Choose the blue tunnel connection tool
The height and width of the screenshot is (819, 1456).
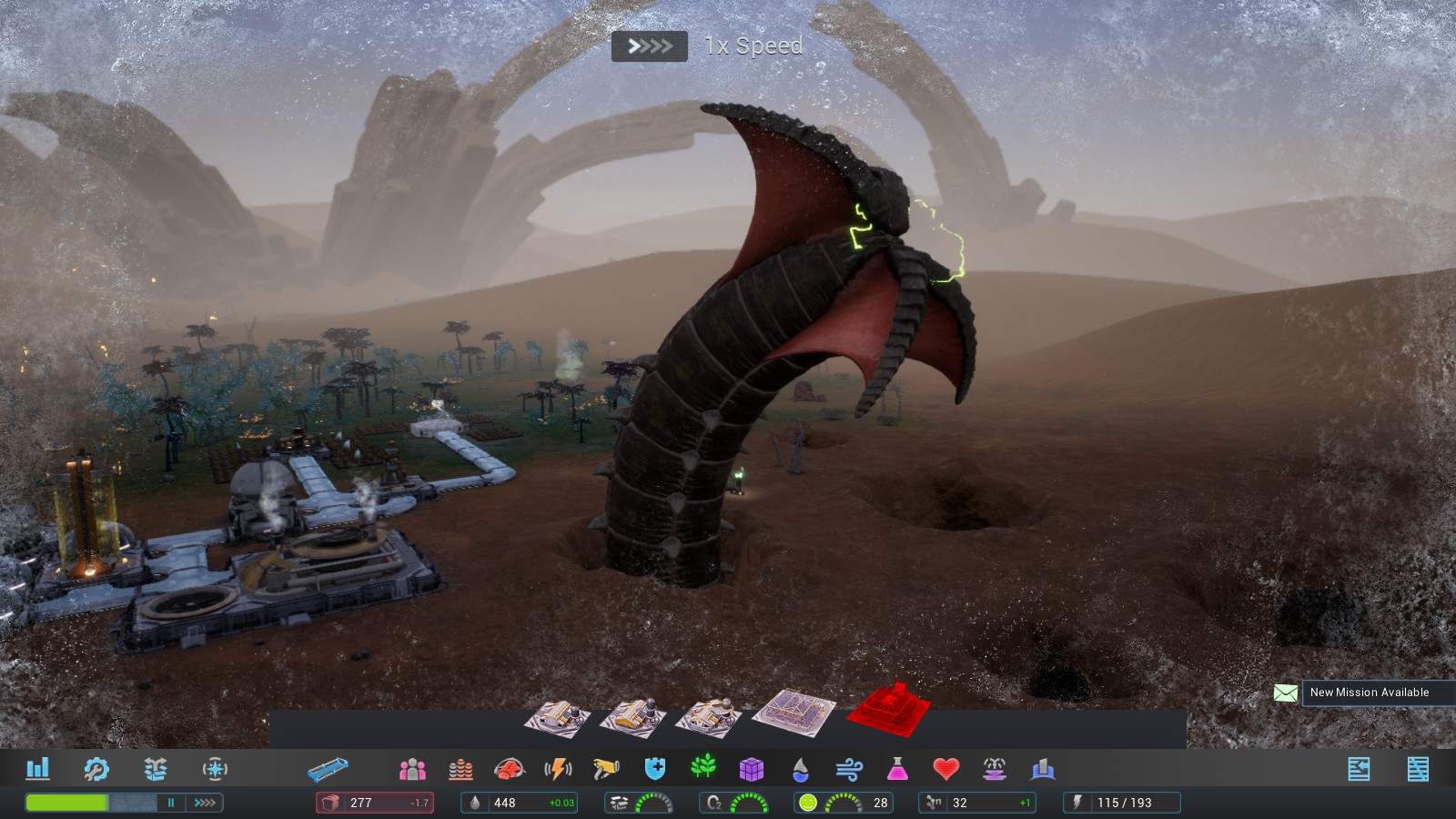tap(328, 770)
